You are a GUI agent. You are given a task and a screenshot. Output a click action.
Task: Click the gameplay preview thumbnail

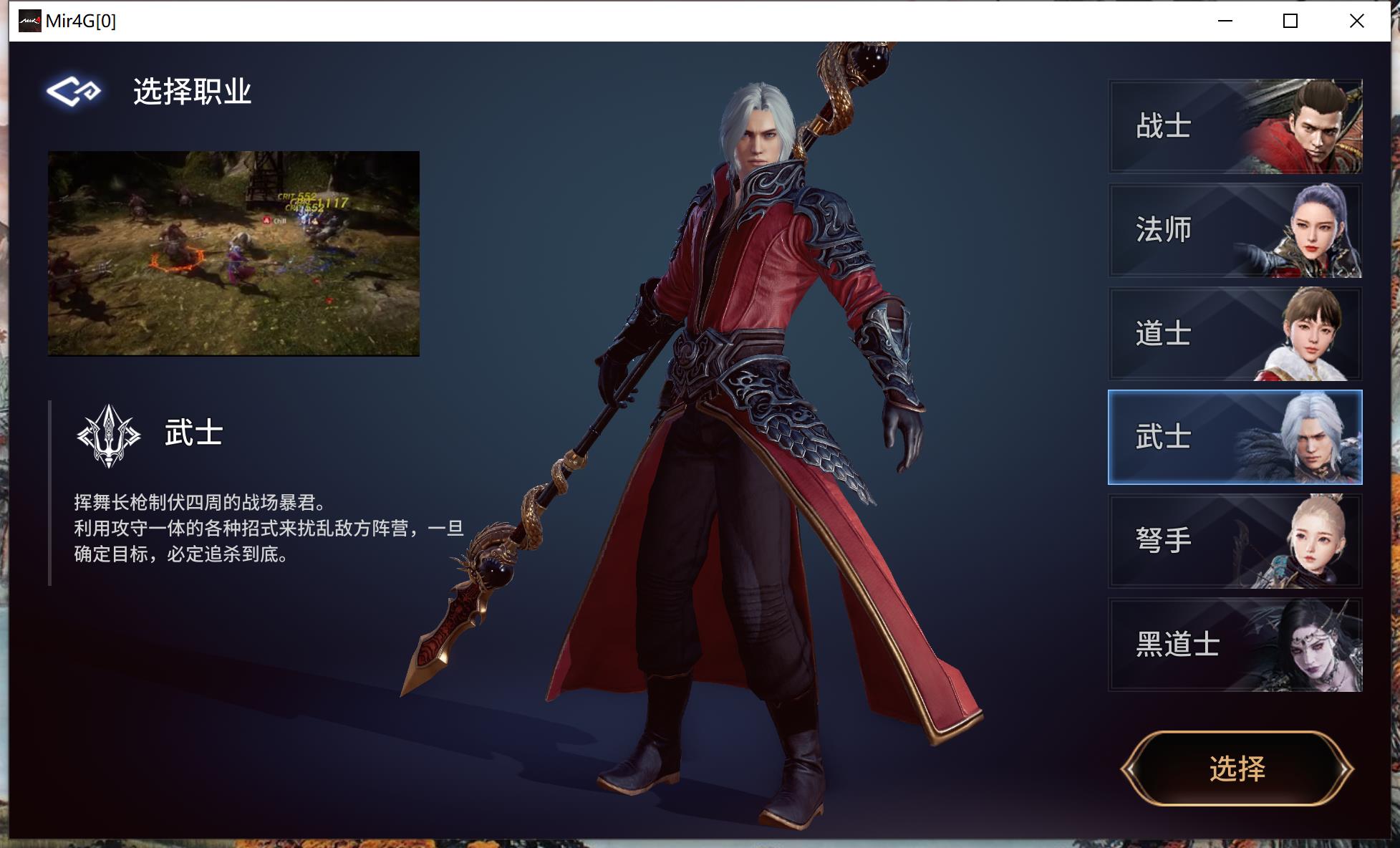coord(233,252)
